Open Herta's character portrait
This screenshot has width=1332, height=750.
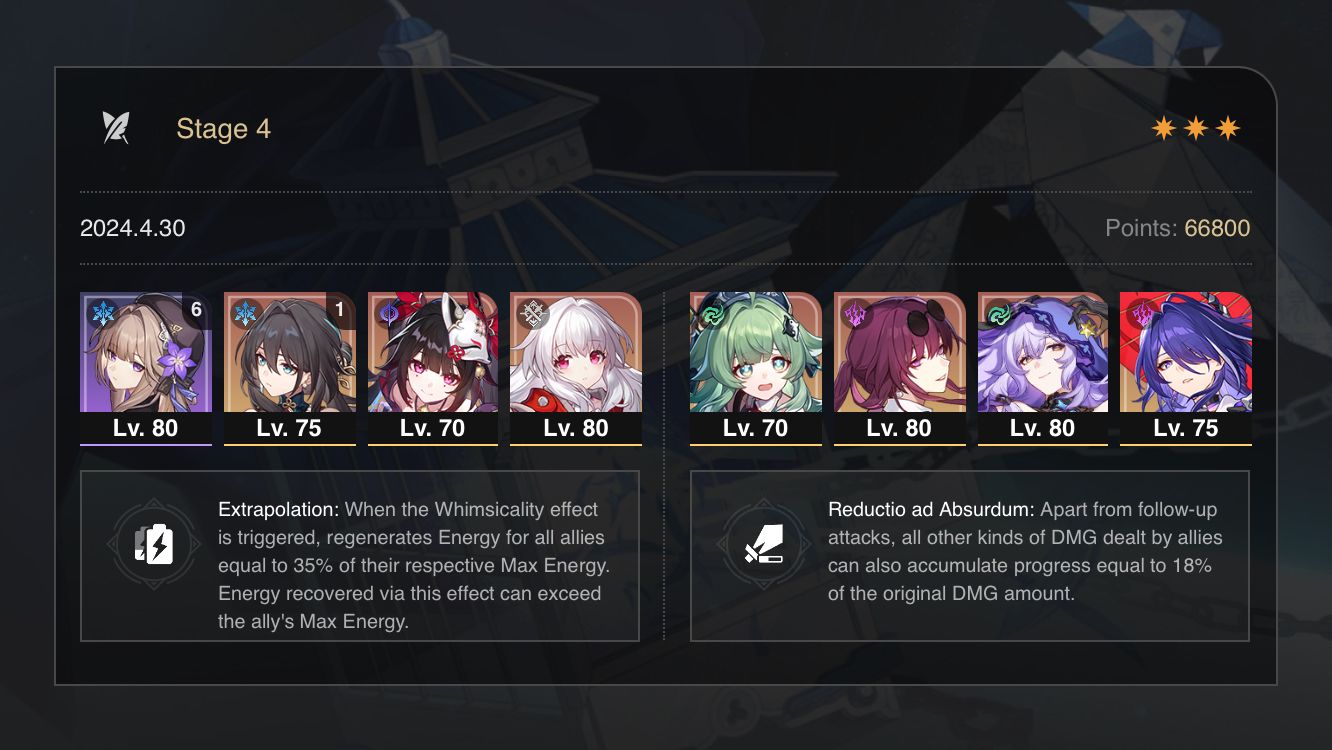point(146,360)
